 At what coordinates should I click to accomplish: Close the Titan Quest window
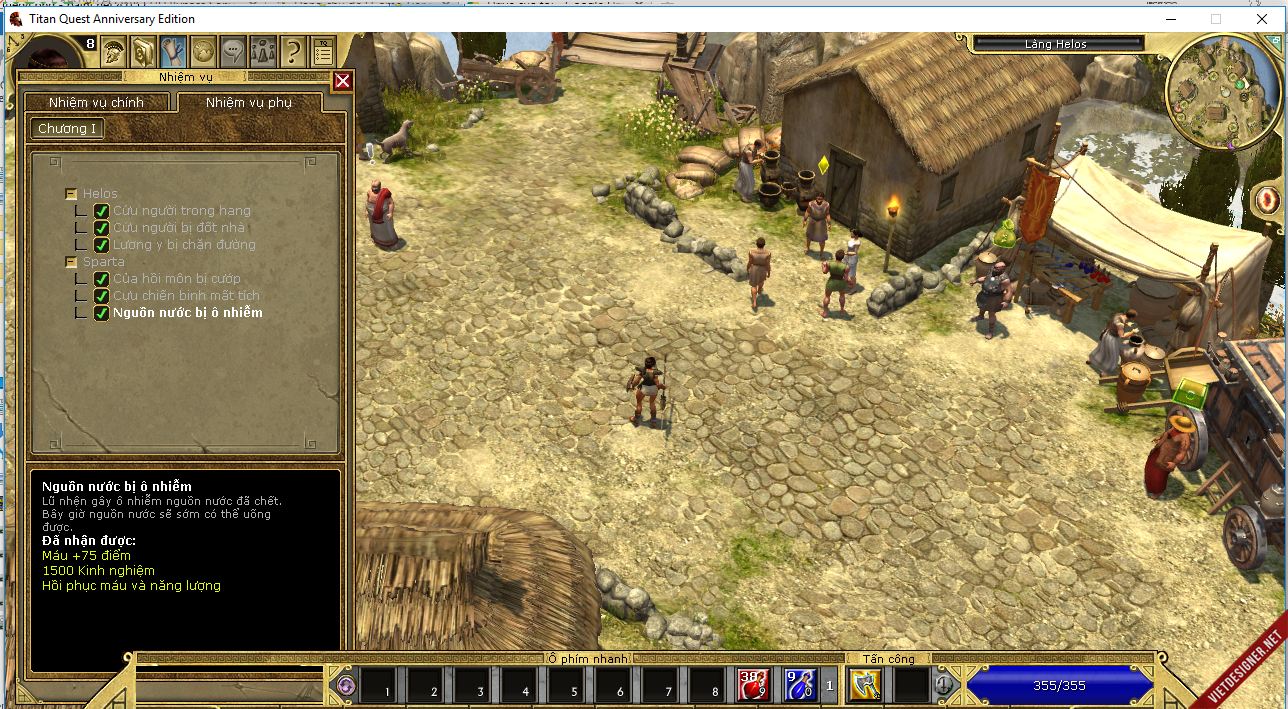[1261, 19]
